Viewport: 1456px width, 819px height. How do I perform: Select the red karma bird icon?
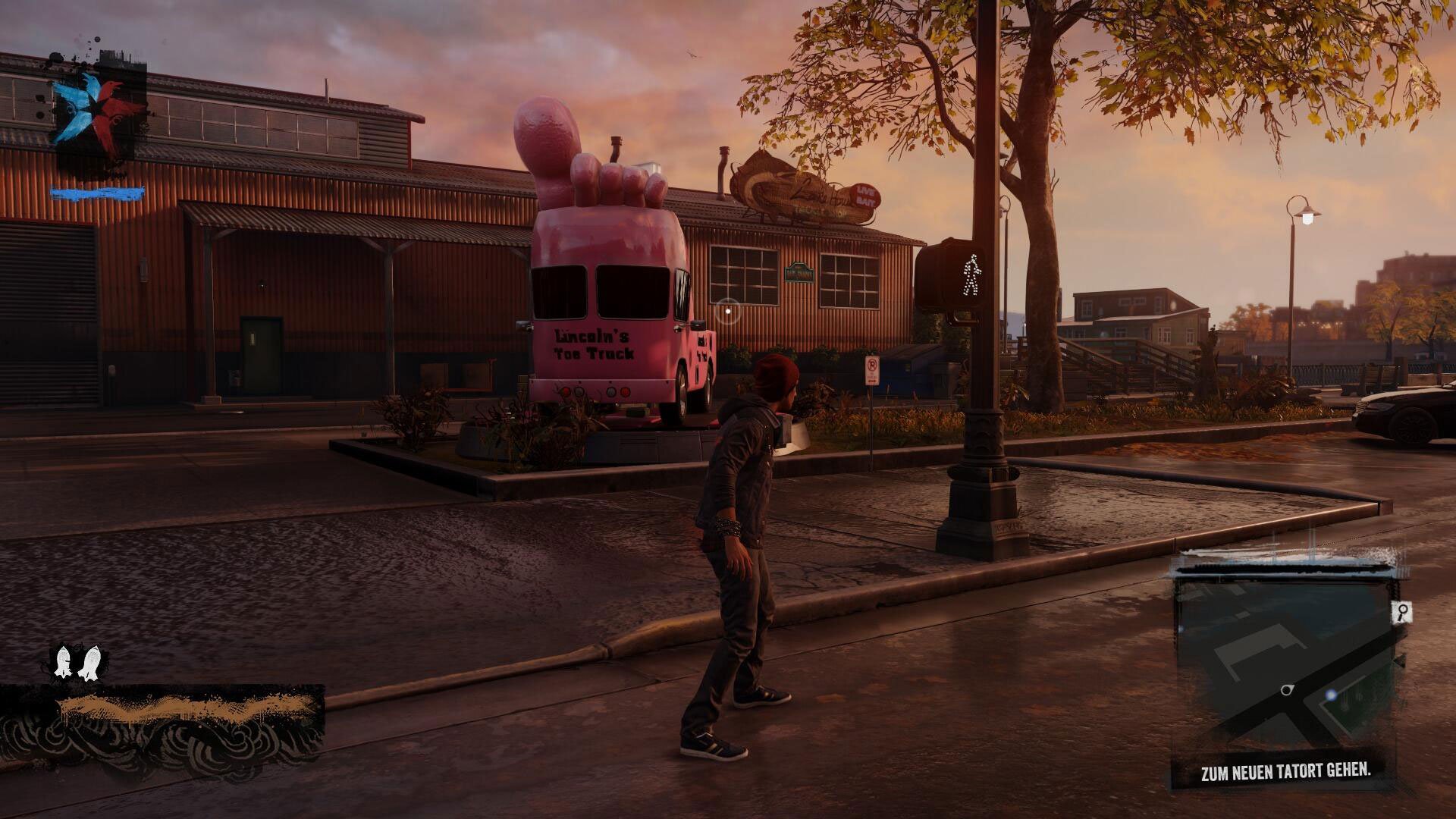pos(111,110)
